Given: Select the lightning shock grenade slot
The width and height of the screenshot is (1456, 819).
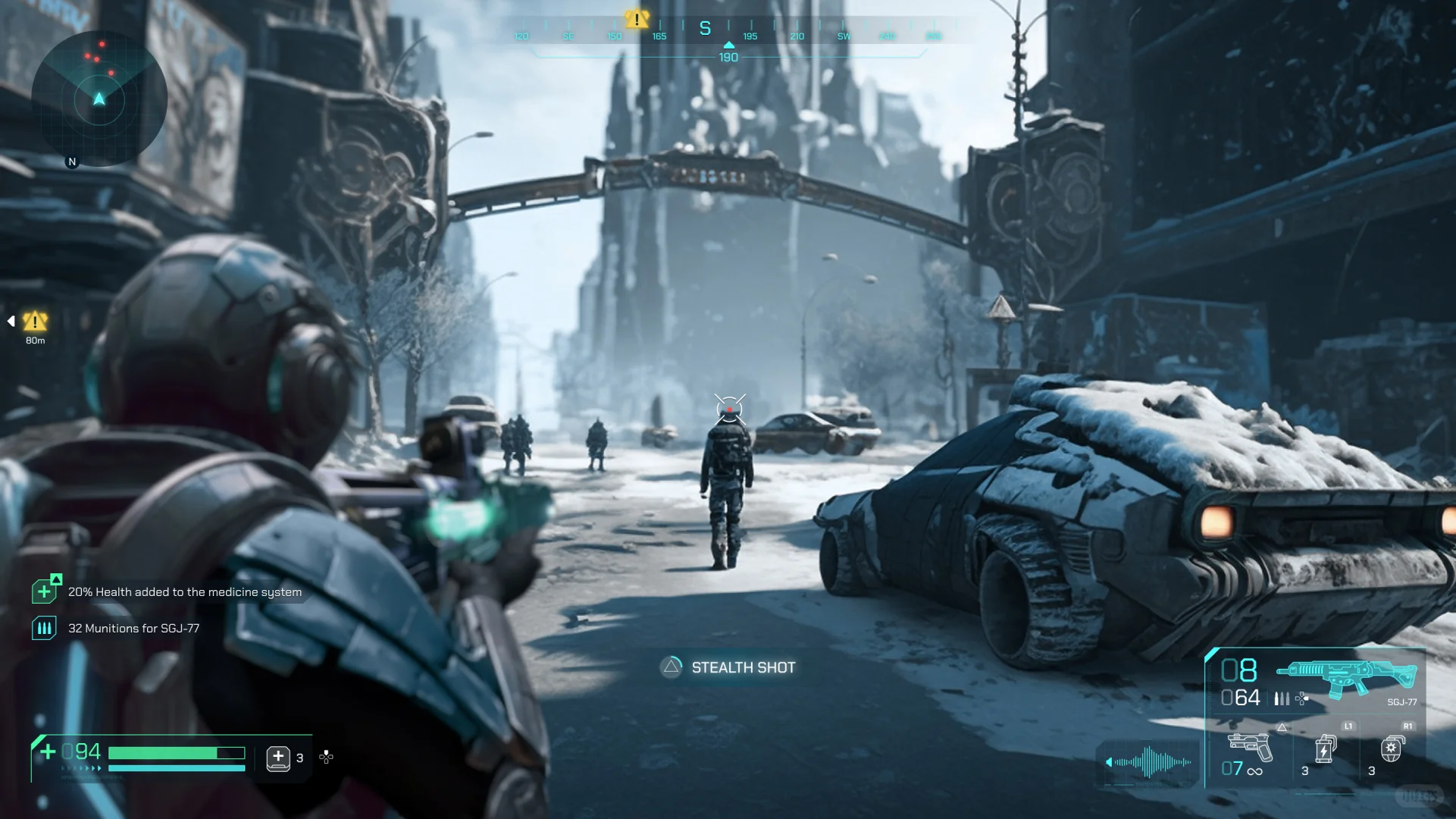Looking at the screenshot, I should [x=1324, y=749].
